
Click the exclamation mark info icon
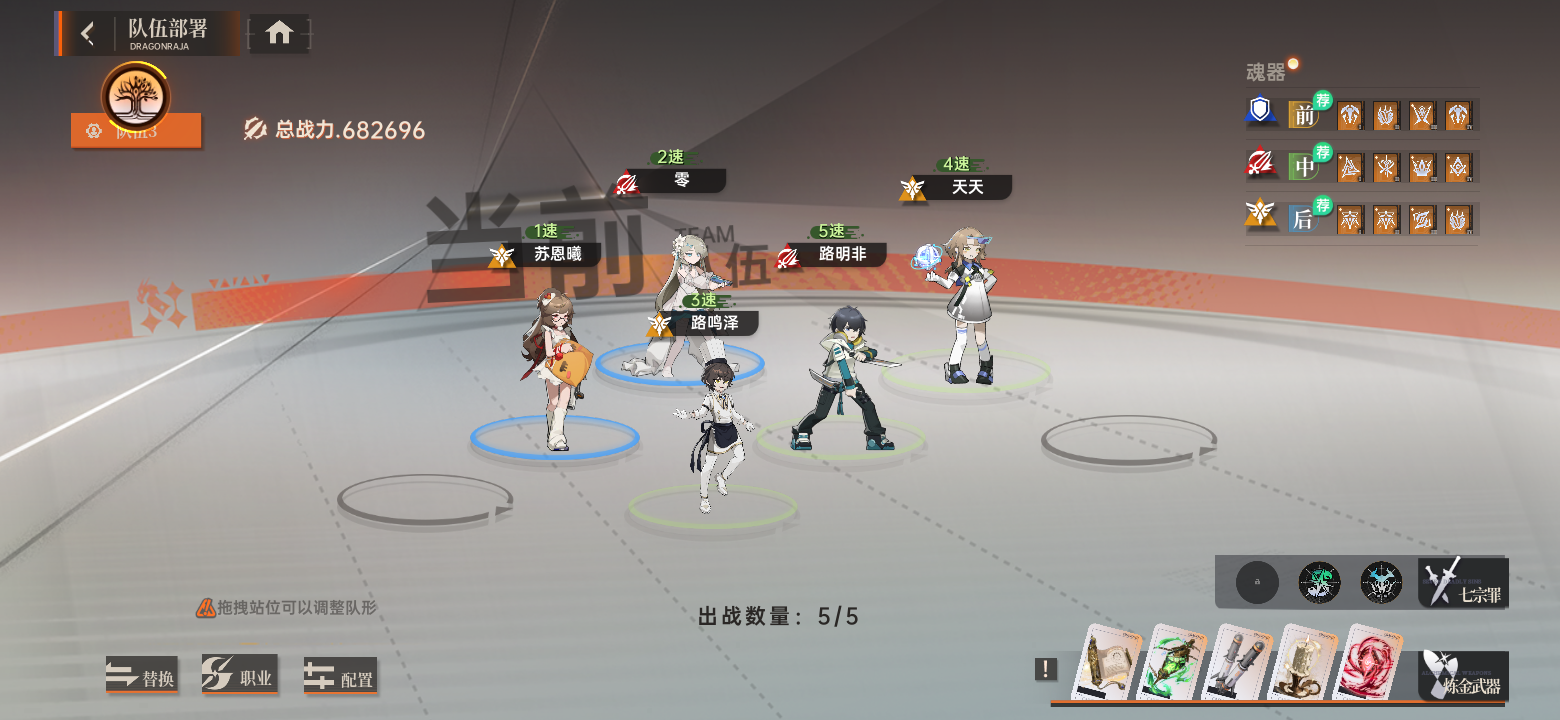[x=1046, y=669]
